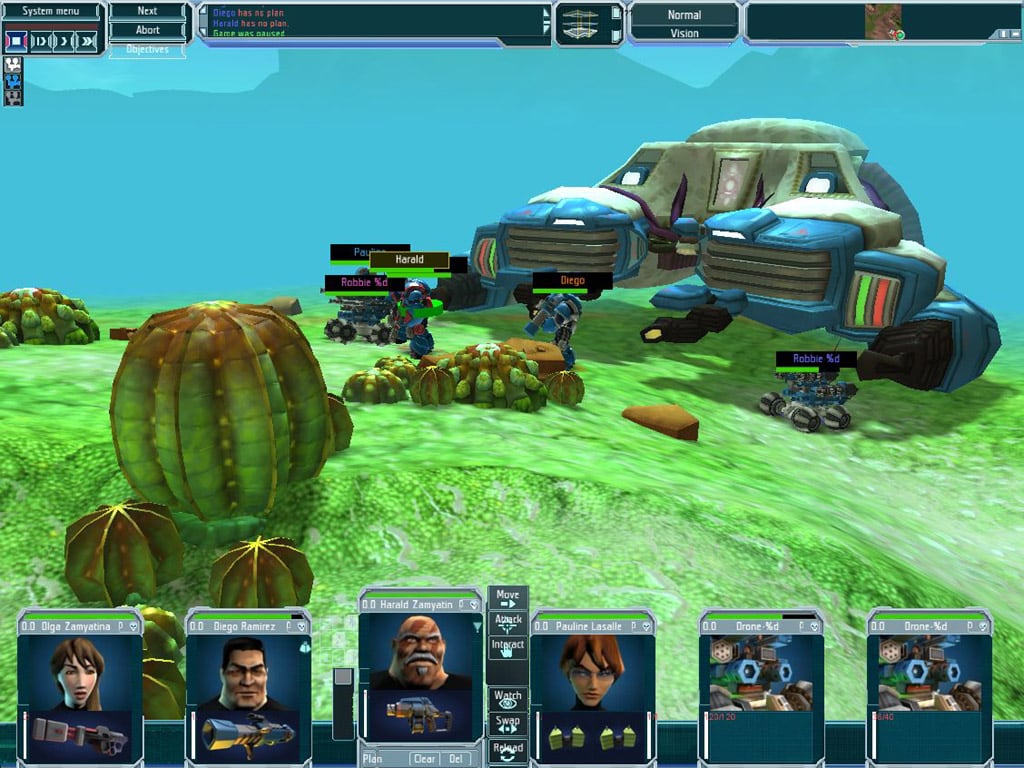The image size is (1024, 768).
Task: Activate the fast-forward double-arrow speed button
Action: [x=88, y=41]
